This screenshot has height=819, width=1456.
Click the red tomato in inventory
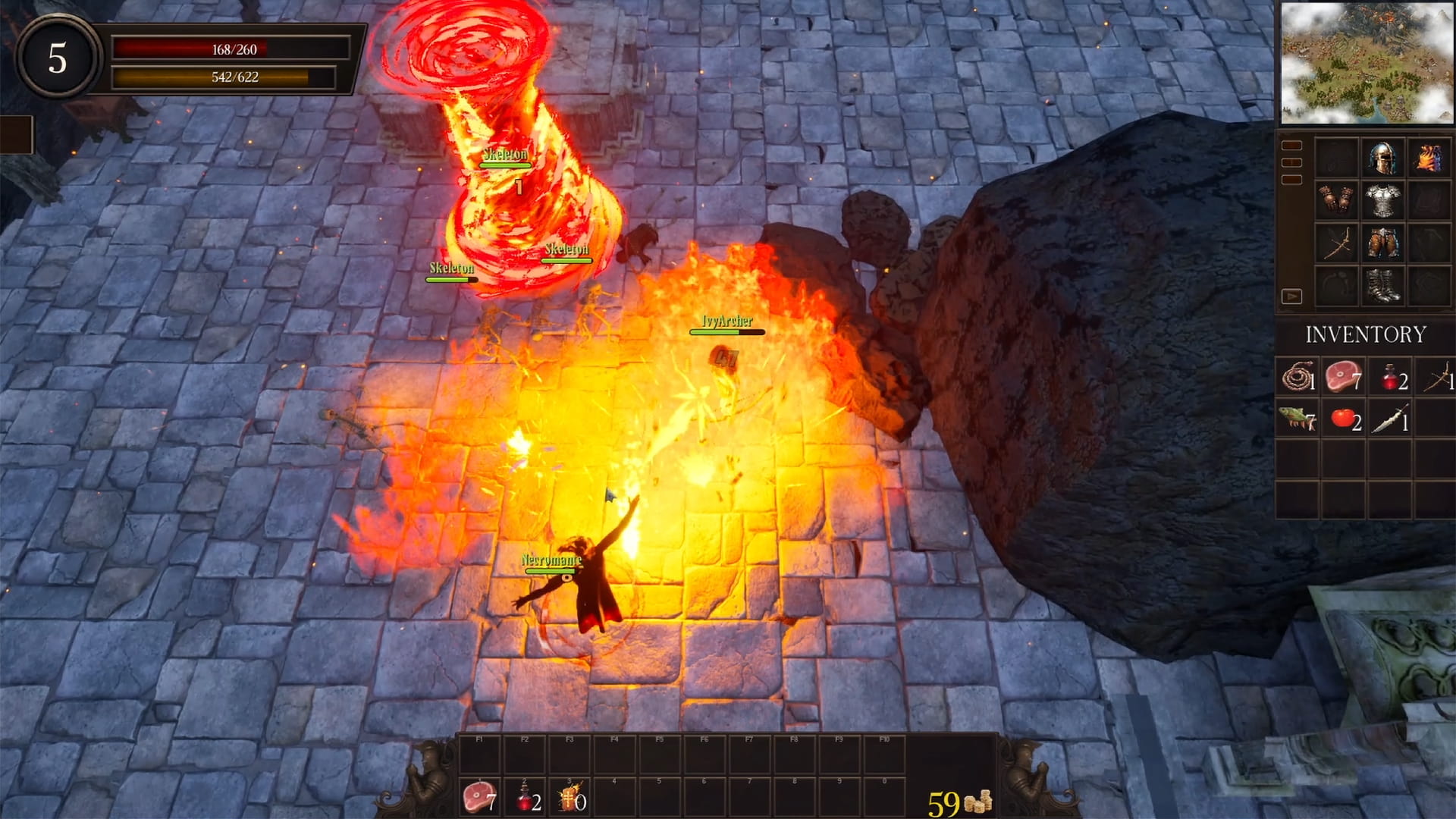point(1343,418)
